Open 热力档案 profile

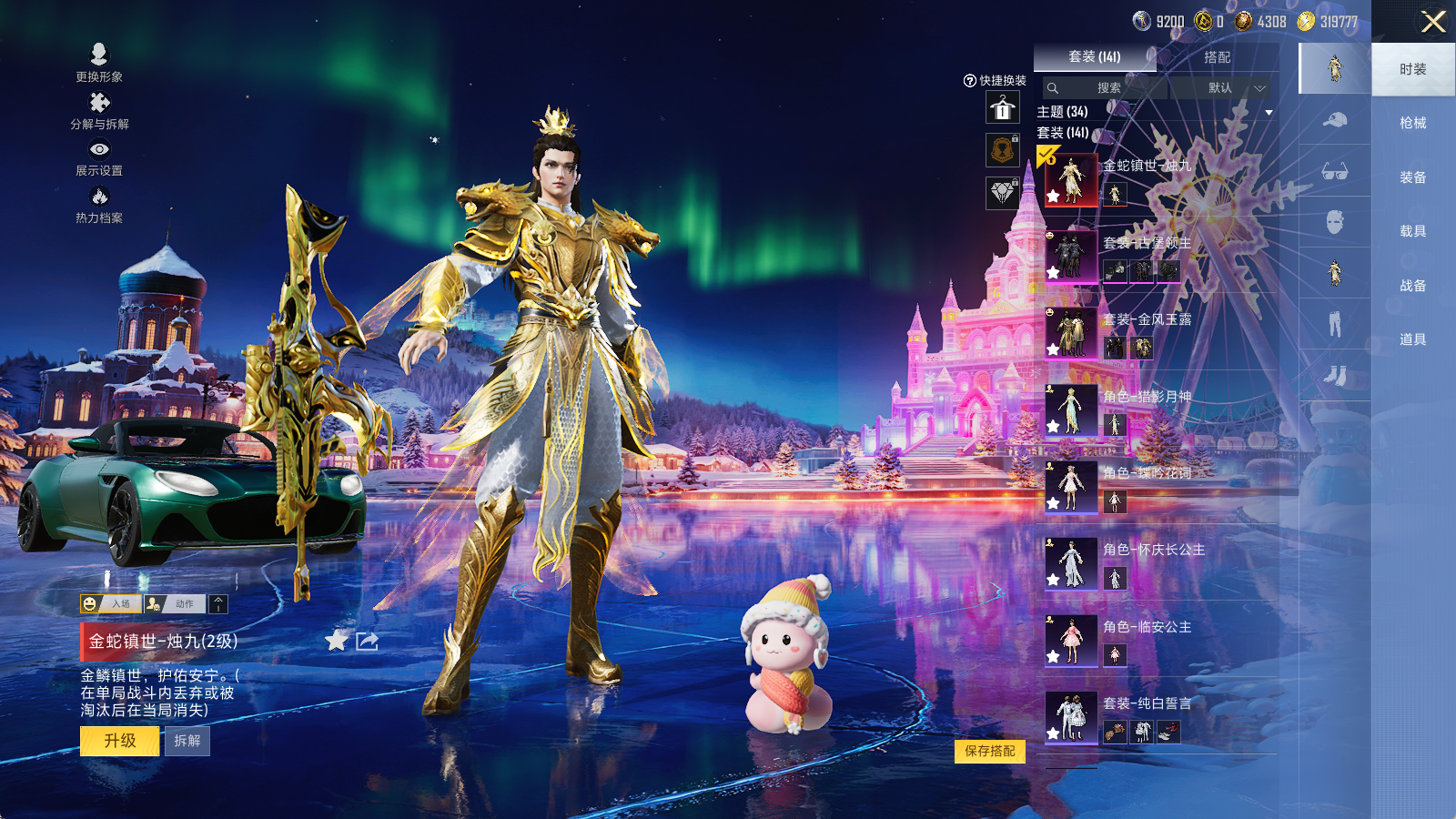point(99,204)
